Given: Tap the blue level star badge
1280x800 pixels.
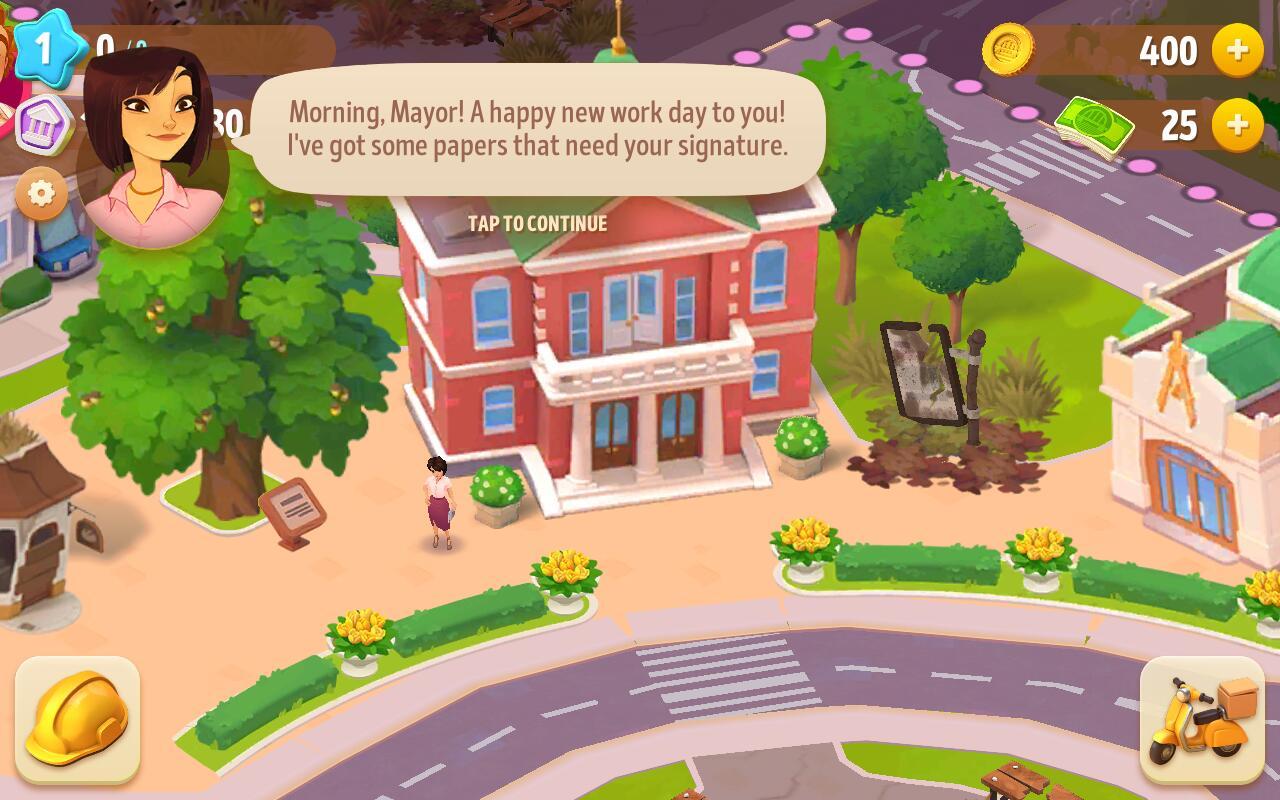Looking at the screenshot, I should 45,46.
